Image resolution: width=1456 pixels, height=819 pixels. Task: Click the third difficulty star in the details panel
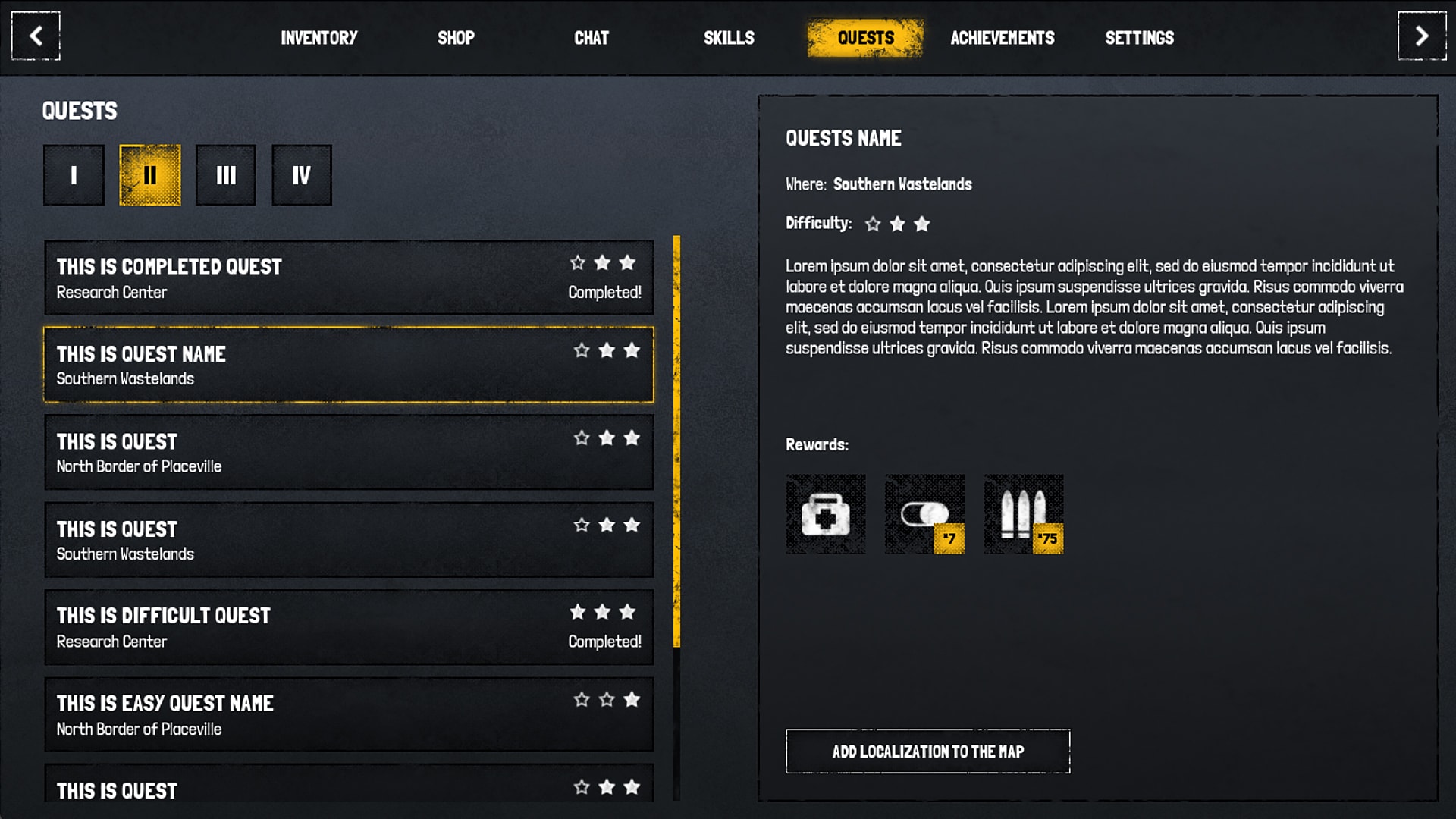click(x=921, y=224)
